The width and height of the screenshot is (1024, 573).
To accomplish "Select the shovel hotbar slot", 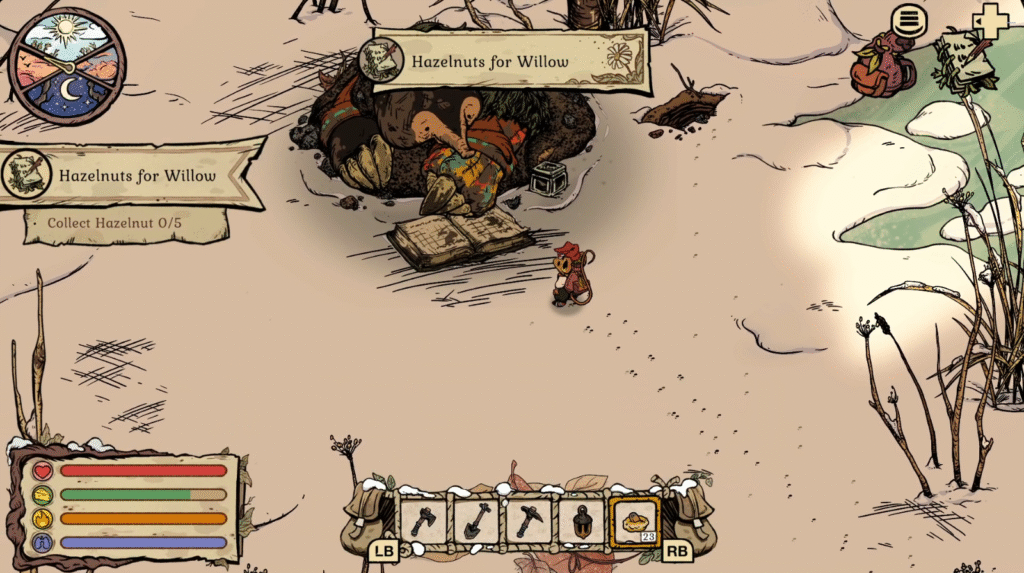I will (476, 520).
